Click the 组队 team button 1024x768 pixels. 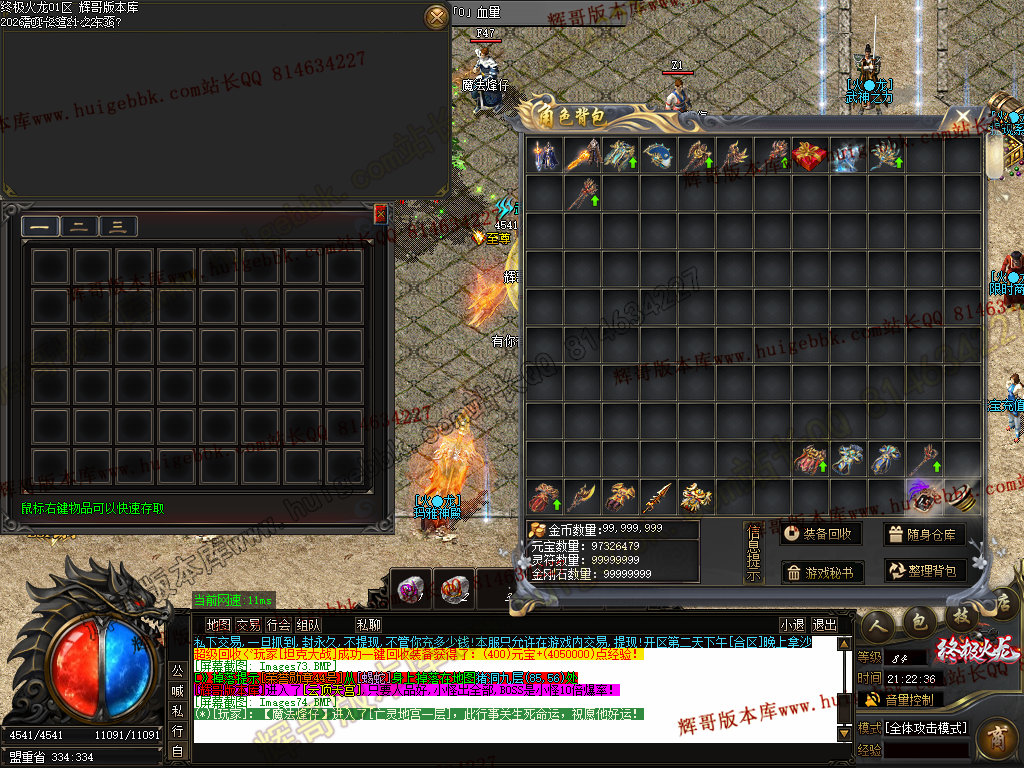point(309,625)
